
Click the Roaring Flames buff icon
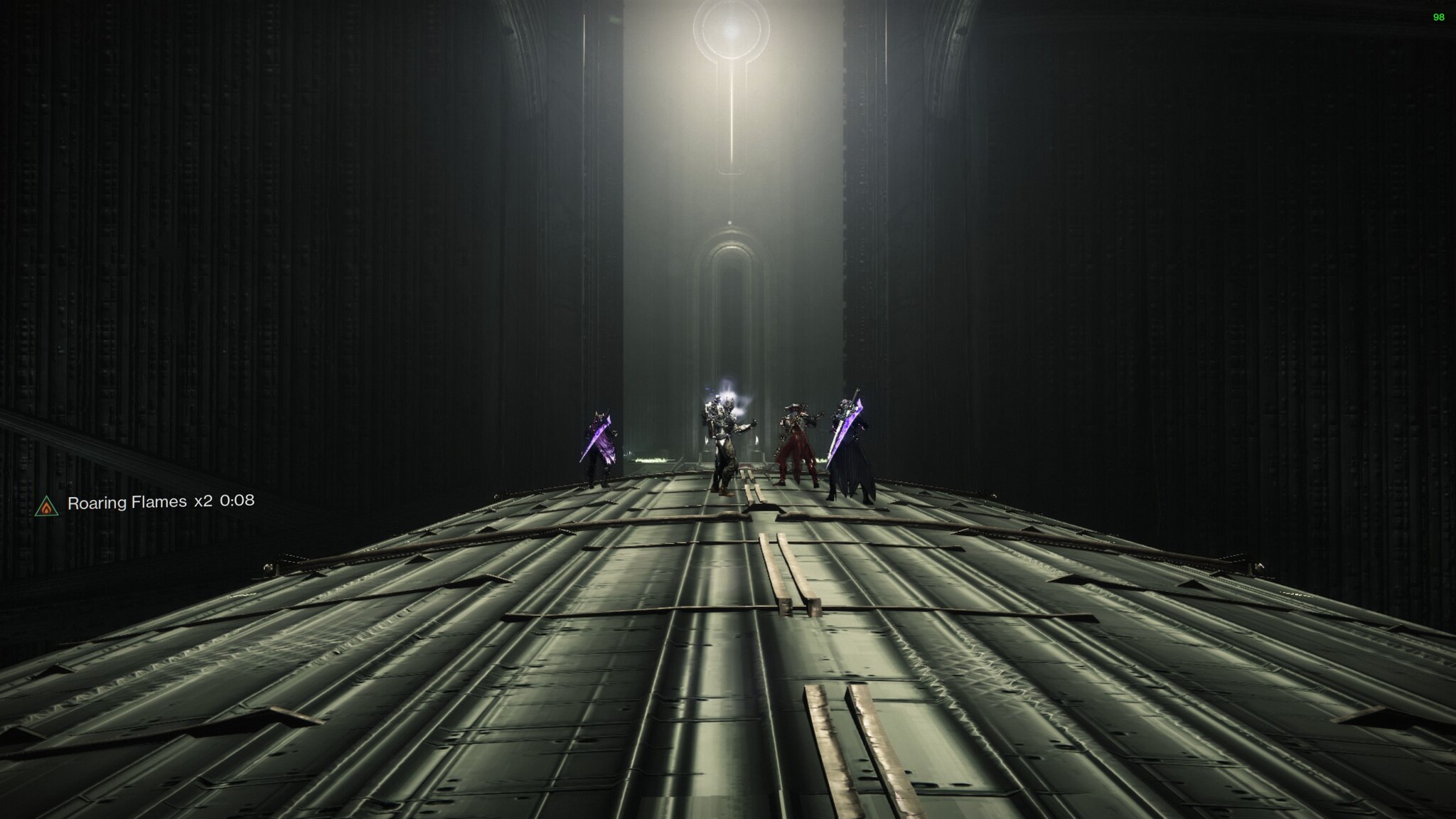pos(46,505)
